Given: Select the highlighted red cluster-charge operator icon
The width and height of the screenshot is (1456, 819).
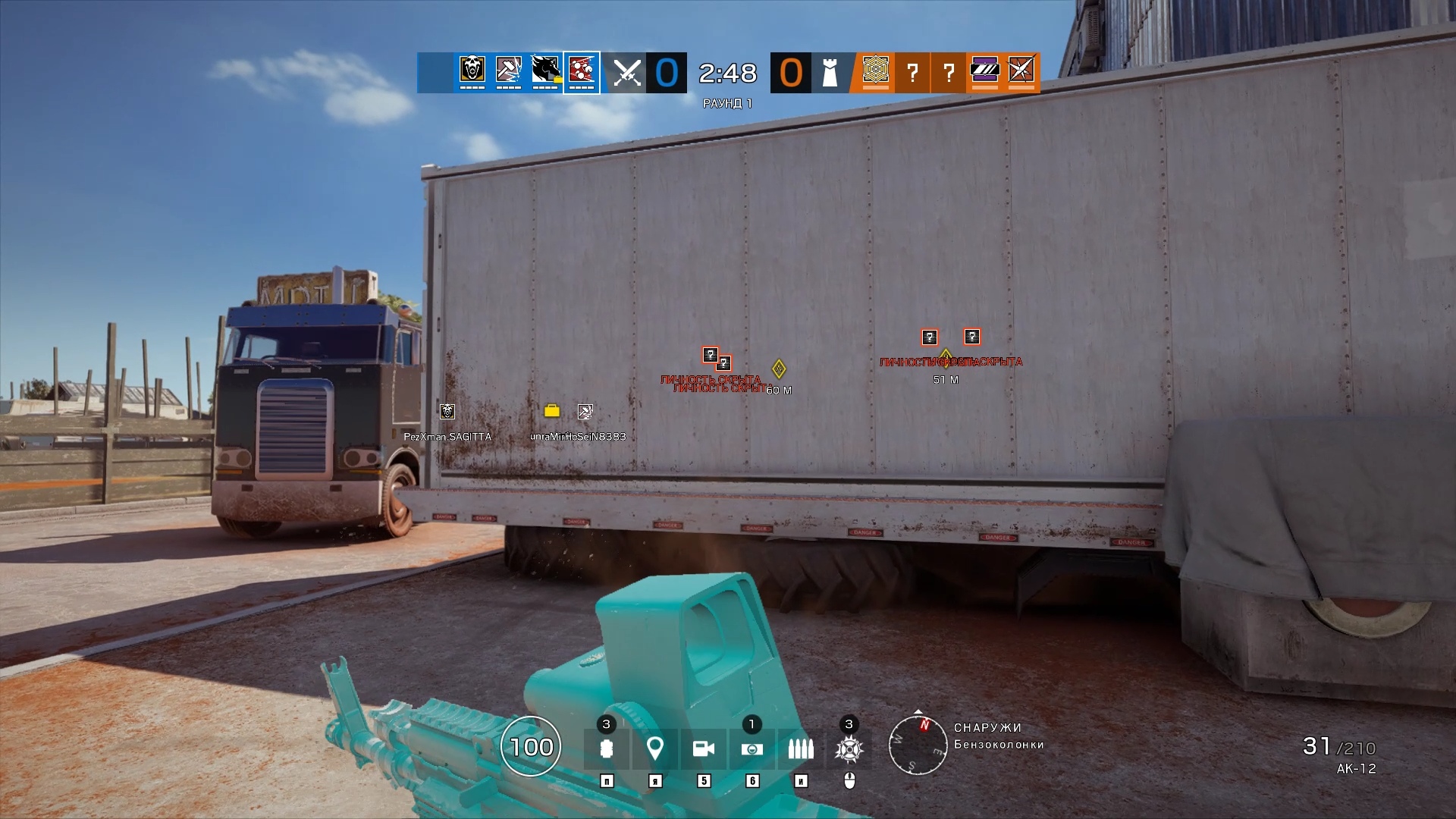Looking at the screenshot, I should tap(582, 71).
